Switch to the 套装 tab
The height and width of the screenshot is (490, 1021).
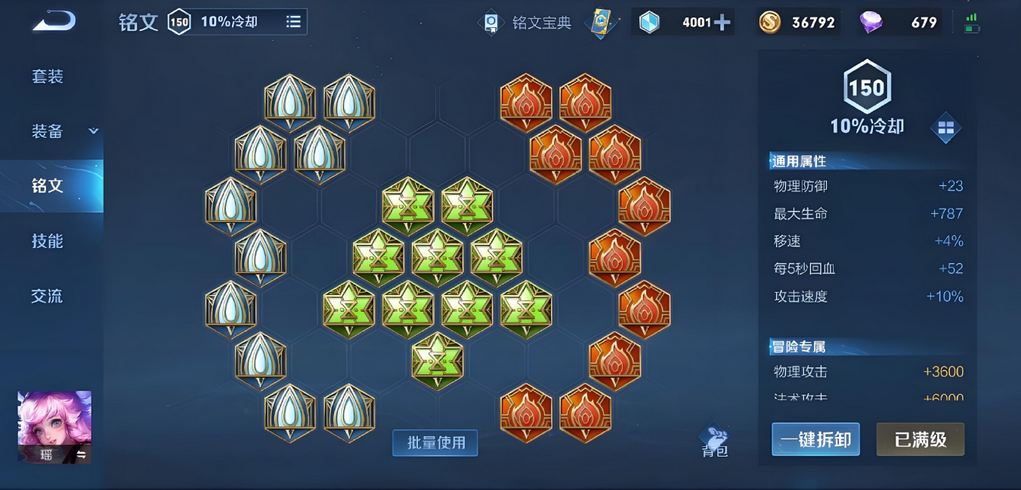(47, 77)
